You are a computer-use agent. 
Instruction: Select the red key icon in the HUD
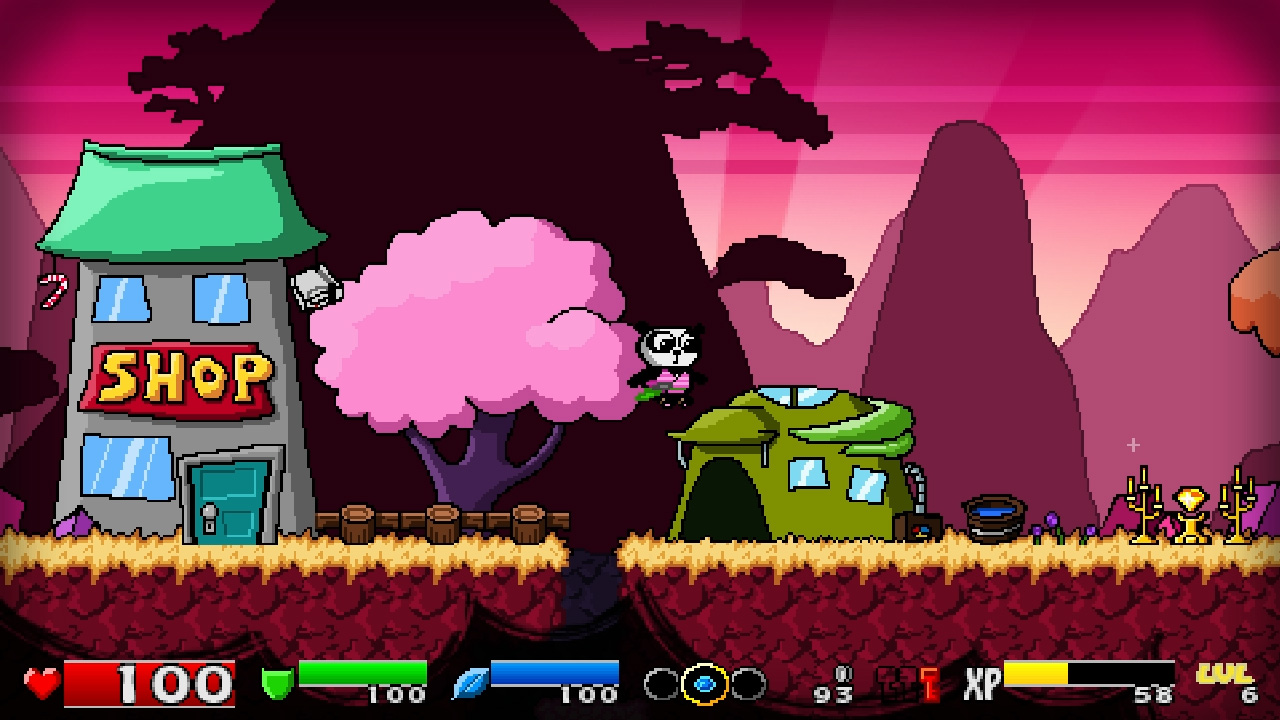point(931,684)
